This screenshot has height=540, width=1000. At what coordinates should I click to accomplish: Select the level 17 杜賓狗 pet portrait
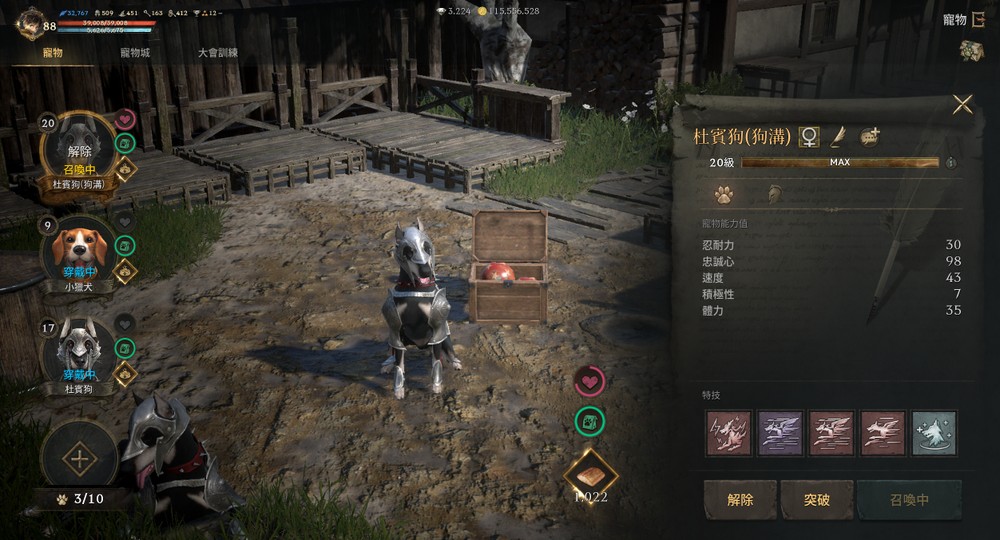78,353
